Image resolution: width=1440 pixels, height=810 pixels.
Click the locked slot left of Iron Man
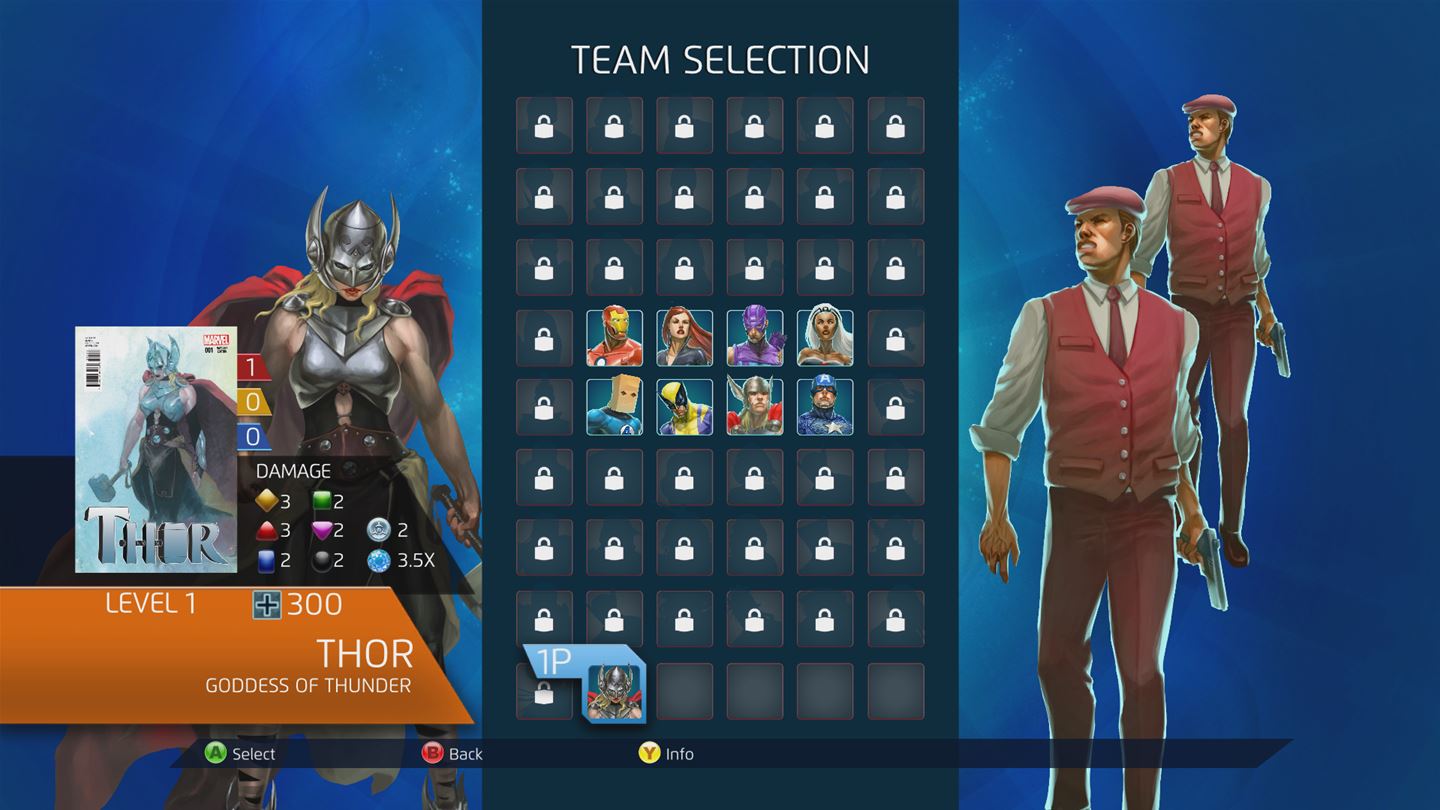point(543,338)
